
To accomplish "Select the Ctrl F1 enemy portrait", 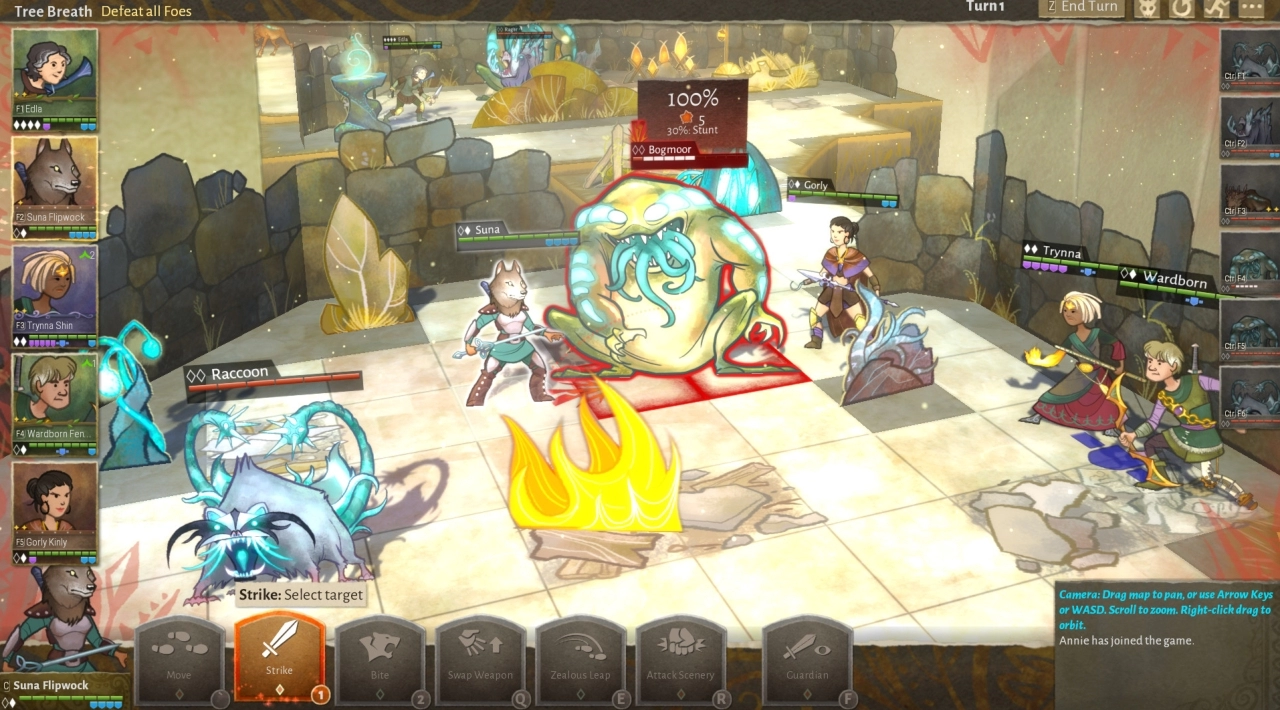I will coord(1250,58).
